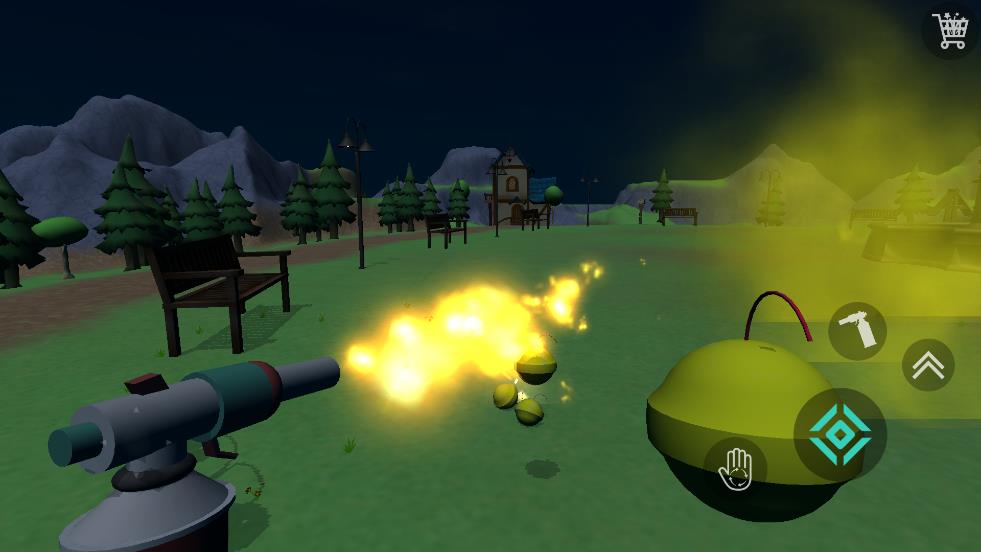Tap the blowtorch weapon button
The width and height of the screenshot is (981, 552).
(x=857, y=331)
